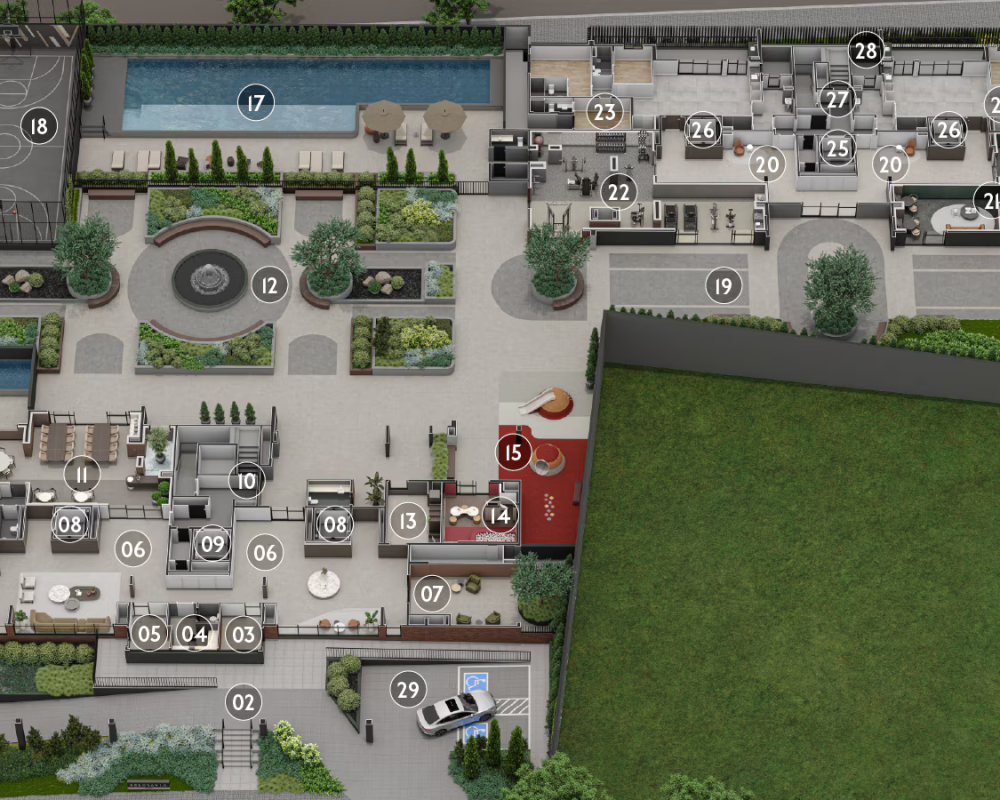Click marker 12 beside the fountain
Image resolution: width=1000 pixels, height=800 pixels.
268,286
